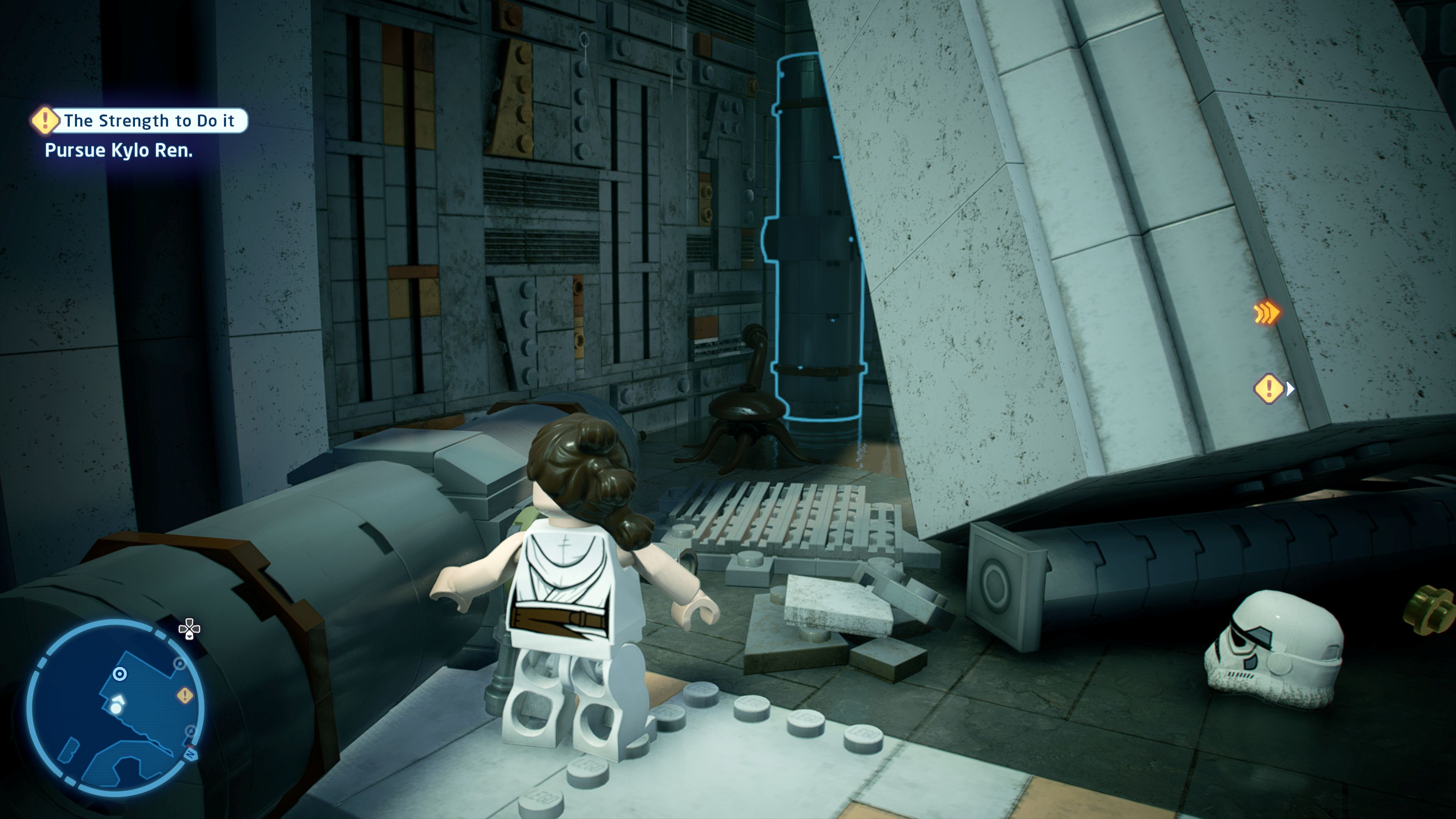The width and height of the screenshot is (1456, 819).
Task: Select the white player marker on minimap
Action: click(116, 707)
